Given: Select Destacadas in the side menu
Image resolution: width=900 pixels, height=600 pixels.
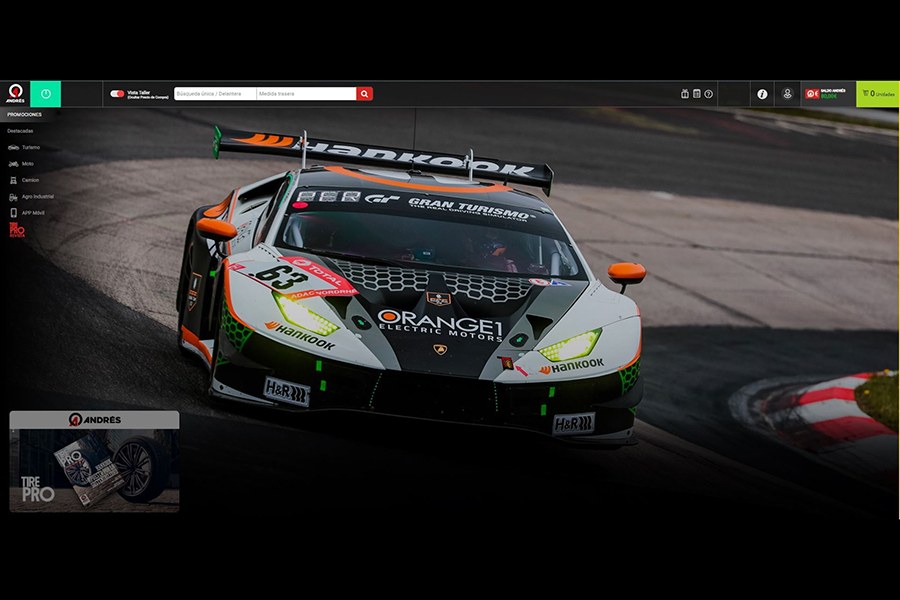Looking at the screenshot, I should tap(20, 131).
